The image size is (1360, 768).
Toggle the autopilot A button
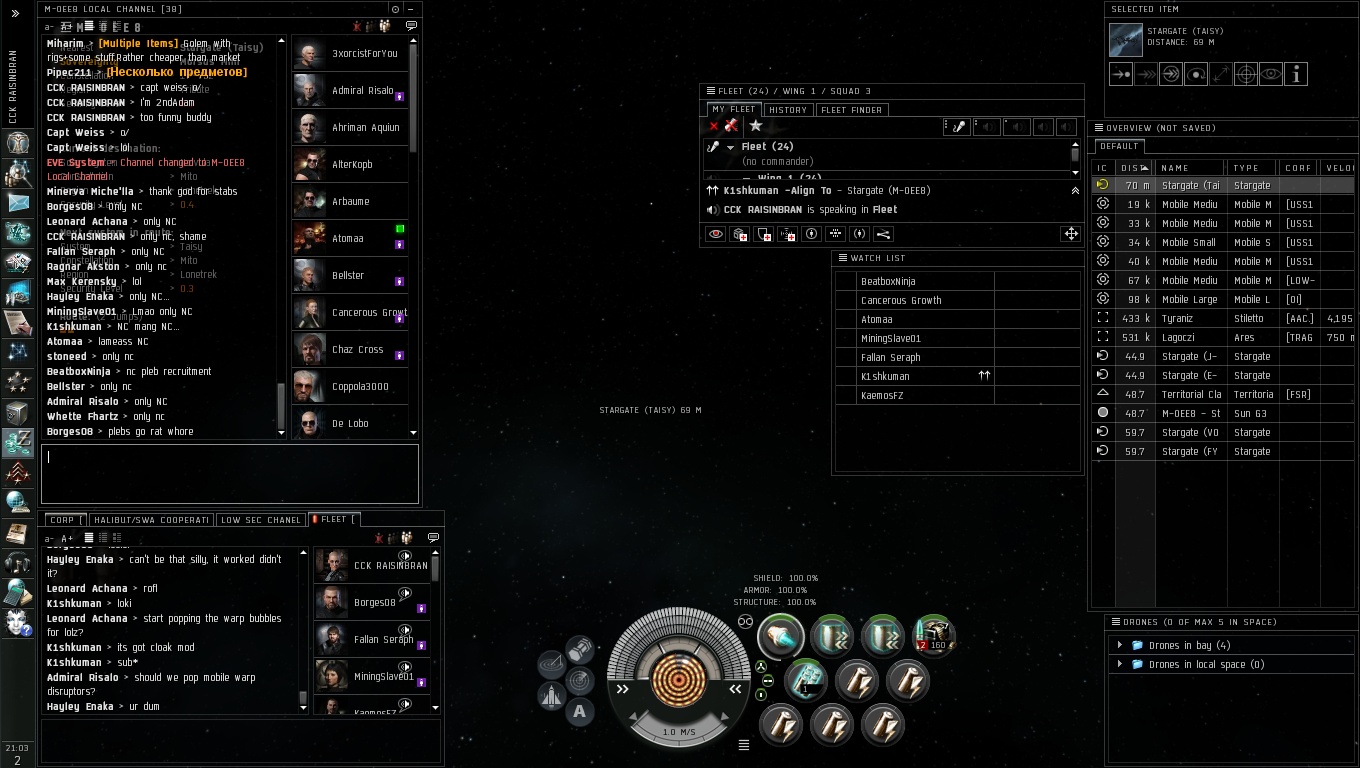tap(580, 712)
